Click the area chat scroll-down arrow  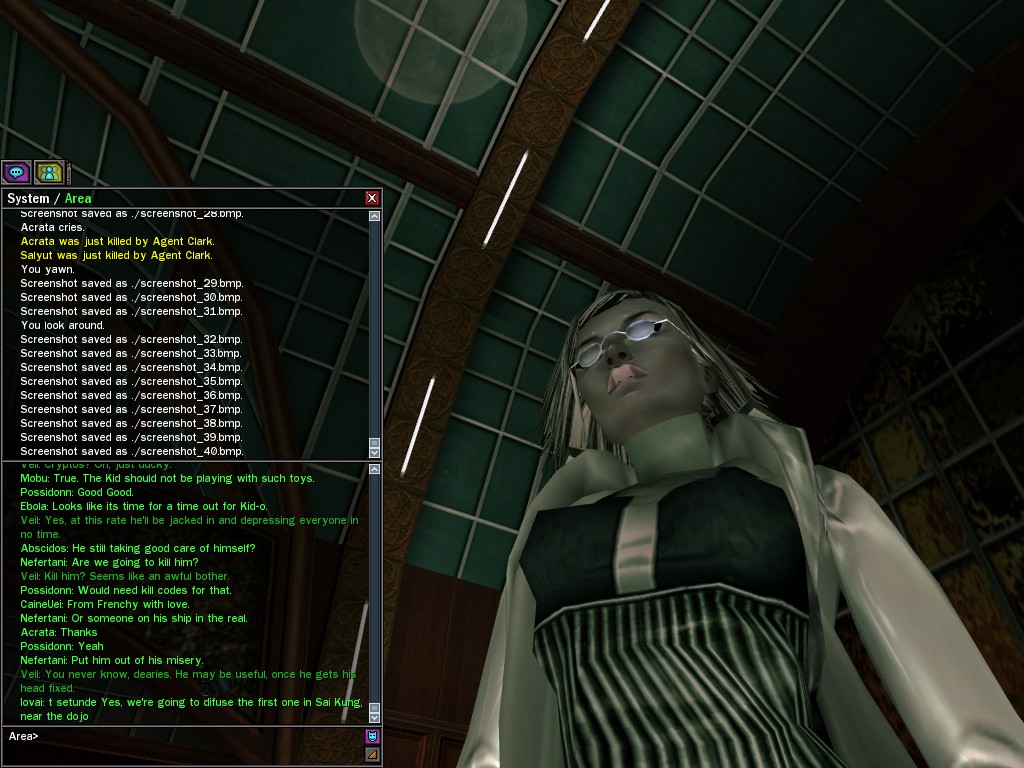(375, 717)
